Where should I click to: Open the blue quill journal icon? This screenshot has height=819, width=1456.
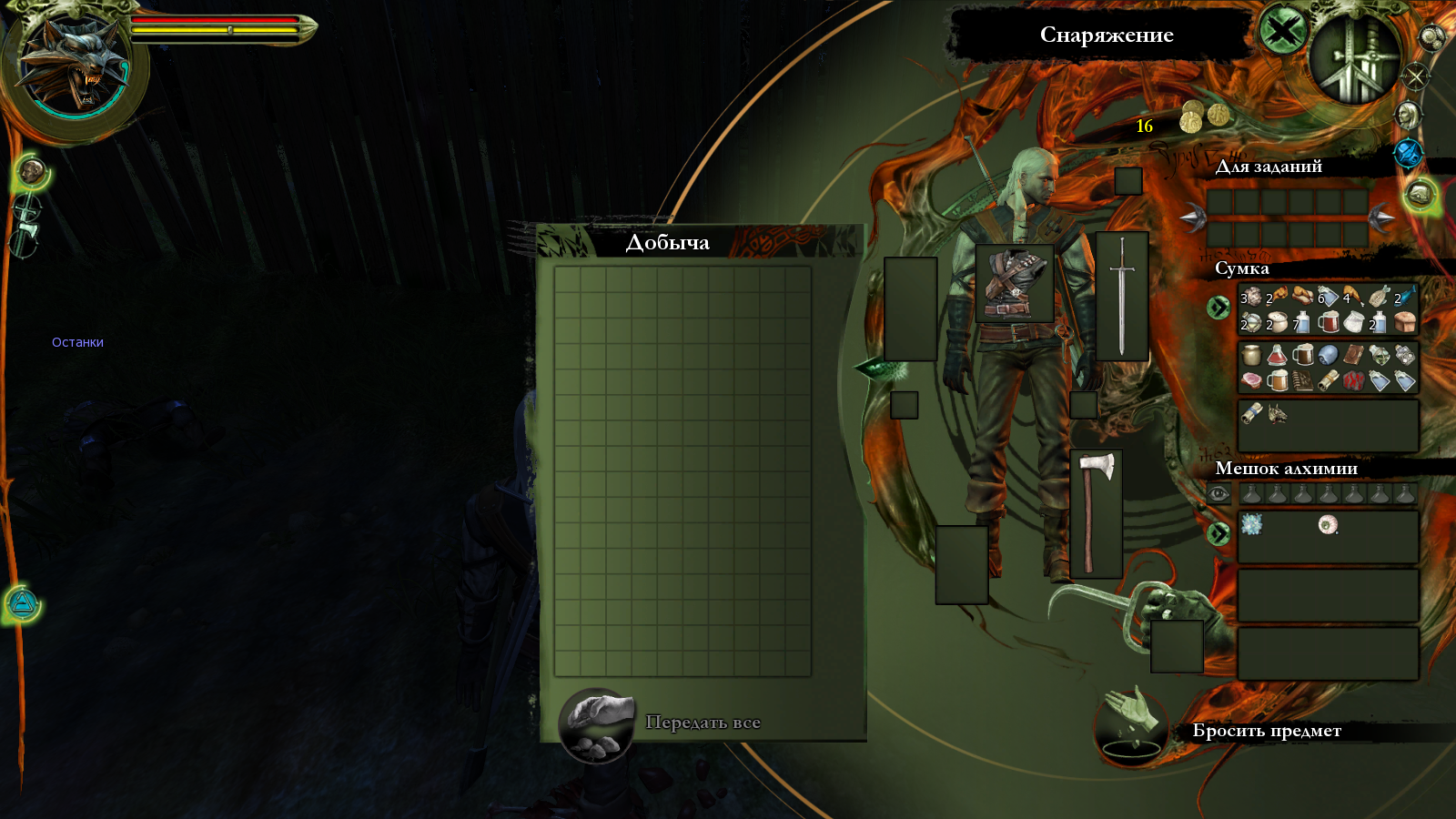coord(1408,154)
